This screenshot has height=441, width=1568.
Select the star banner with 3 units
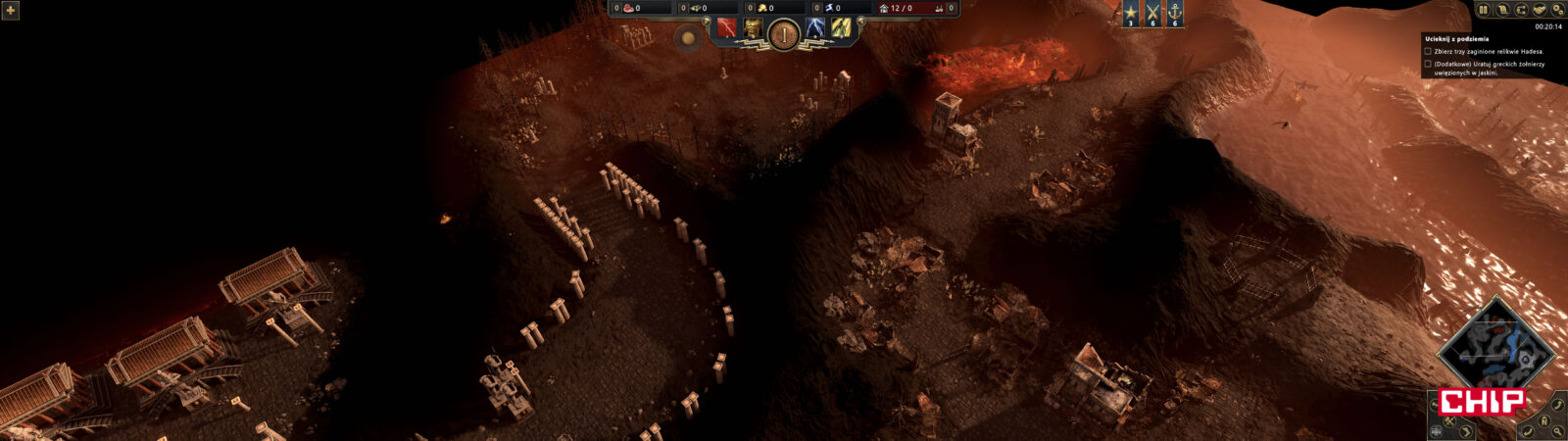click(1131, 14)
